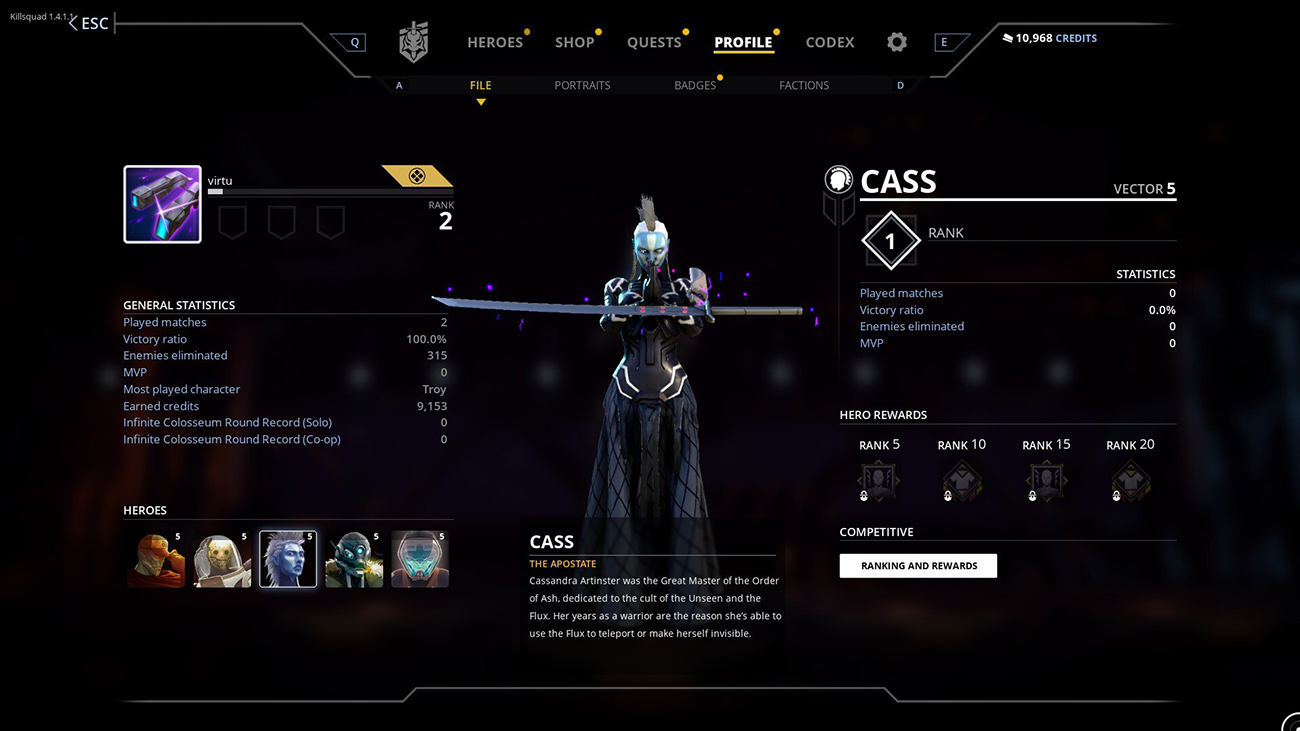Click the helmet emblem logo in the top bar
Image resolution: width=1300 pixels, height=731 pixels.
(x=413, y=42)
